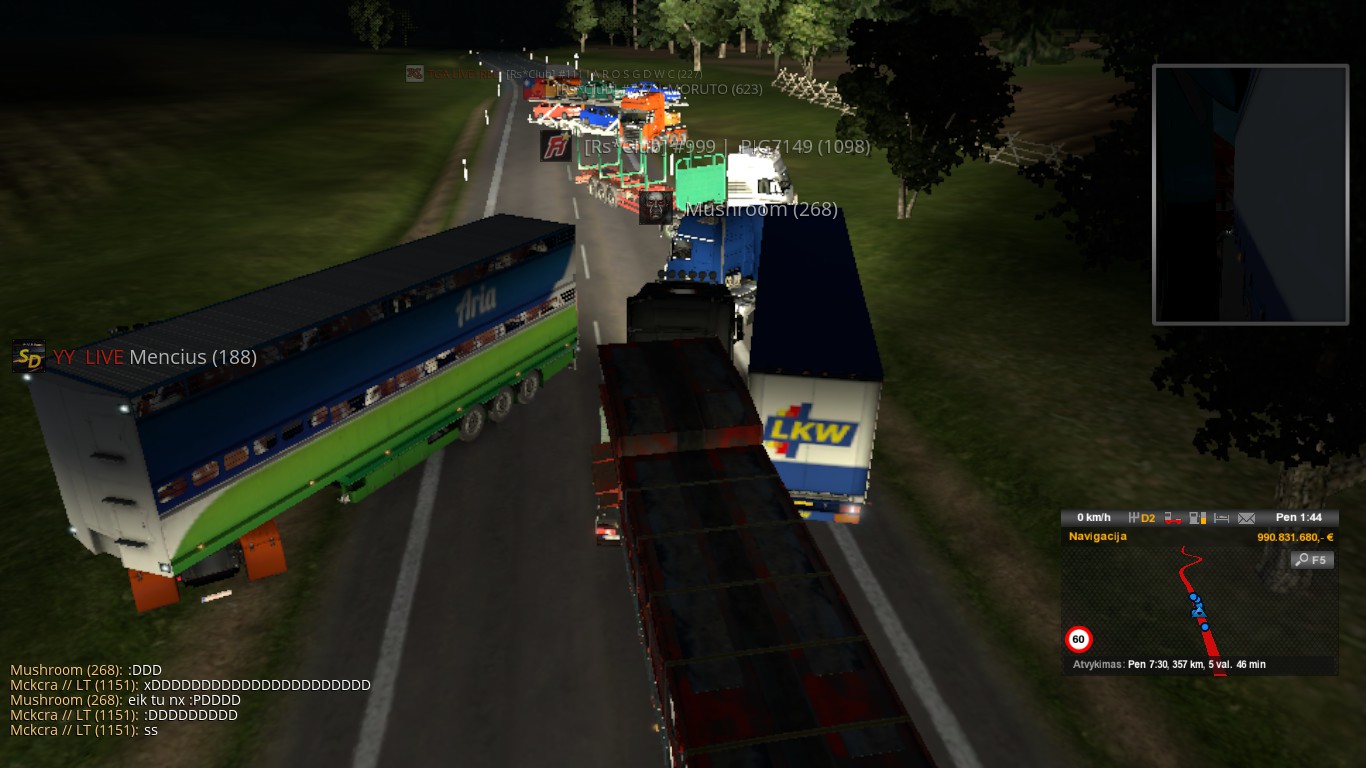Click the 60 speed limit sign
This screenshot has width=1366, height=768.
(x=1078, y=638)
